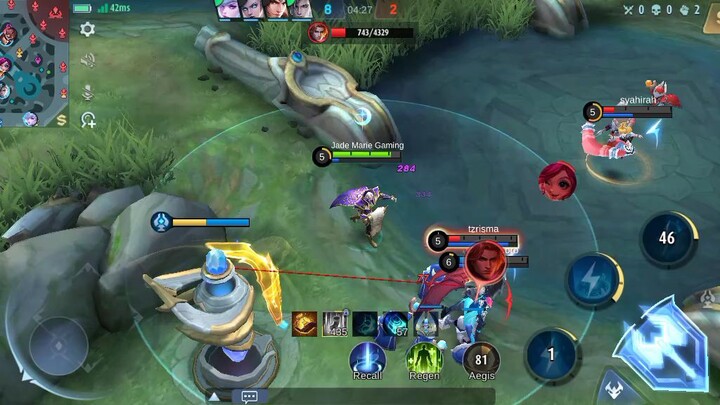The image size is (720, 405).
Task: Tap the skill showing cooldown 1
Action: click(551, 354)
